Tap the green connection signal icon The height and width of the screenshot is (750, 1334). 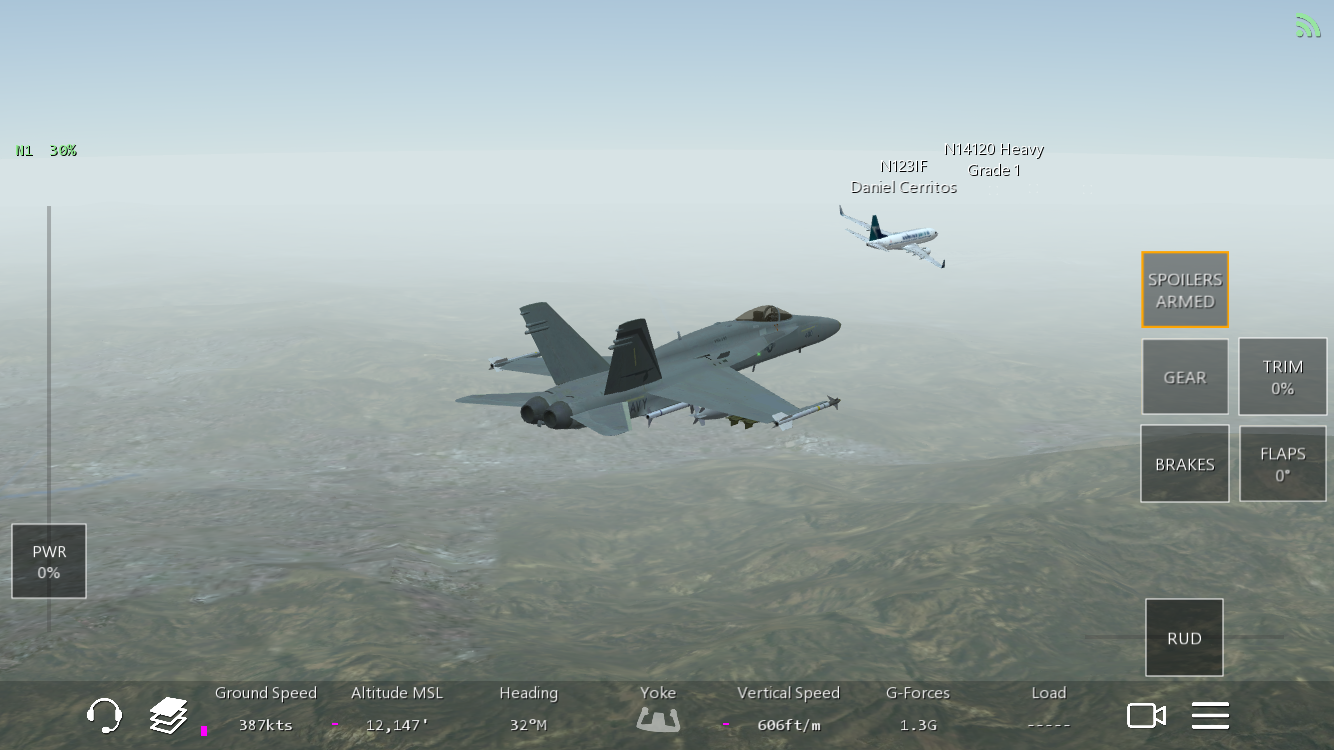pyautogui.click(x=1308, y=26)
